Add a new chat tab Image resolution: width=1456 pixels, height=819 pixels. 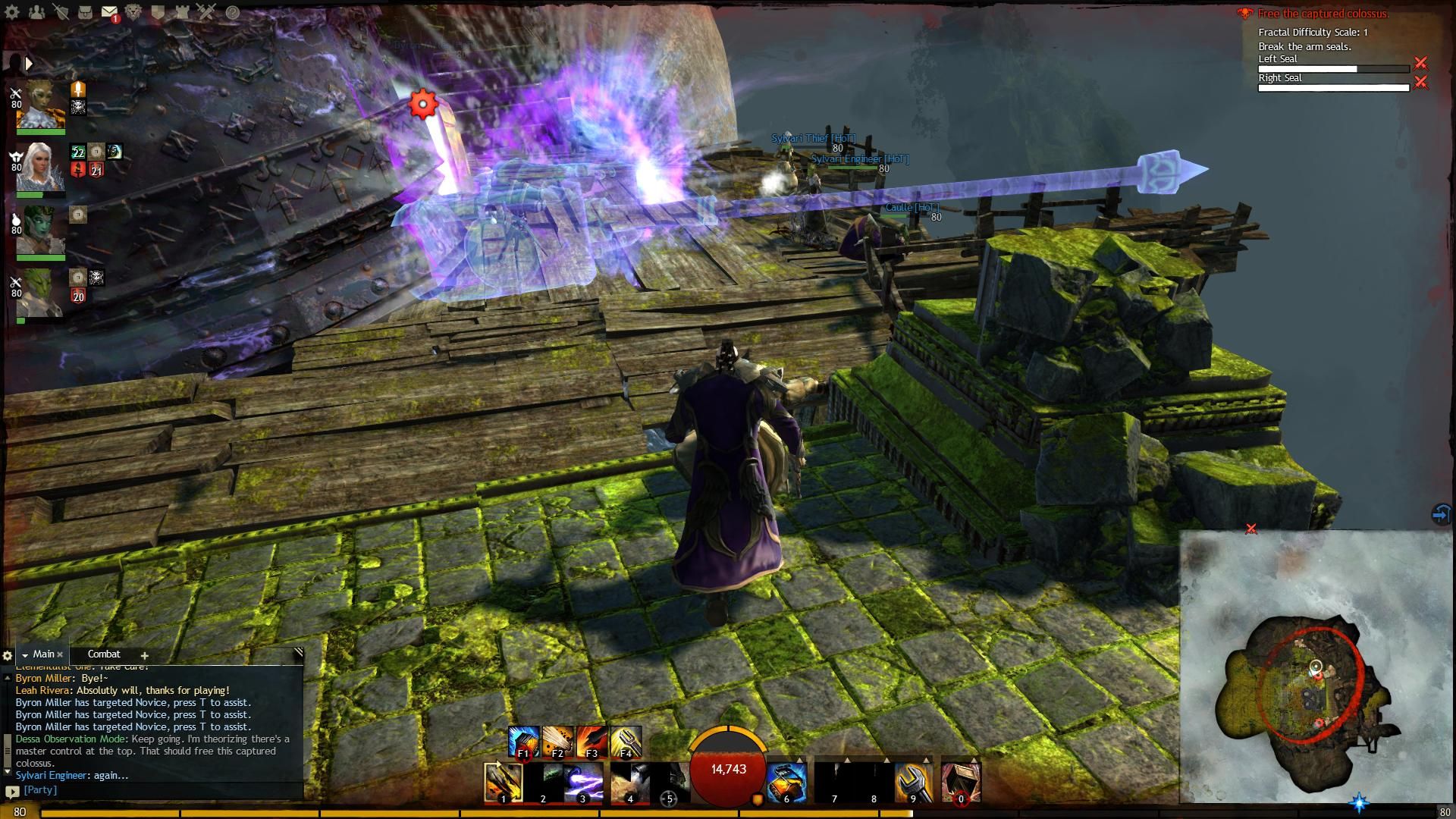click(144, 655)
